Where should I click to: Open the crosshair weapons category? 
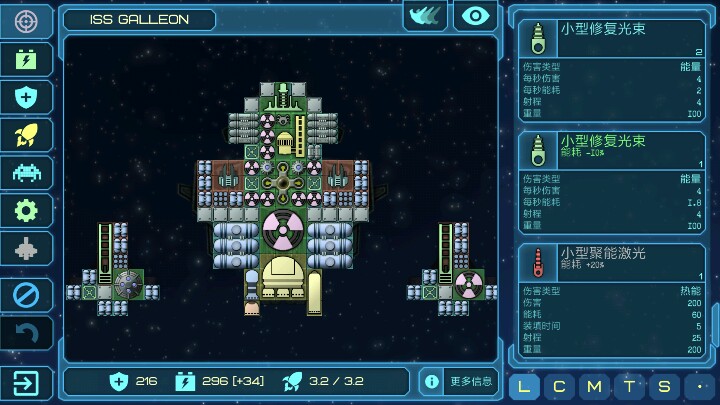tap(26, 20)
